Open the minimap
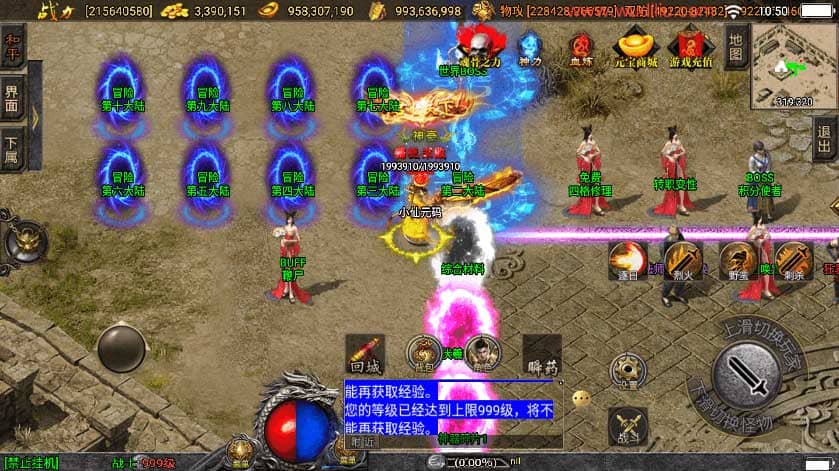 794,64
